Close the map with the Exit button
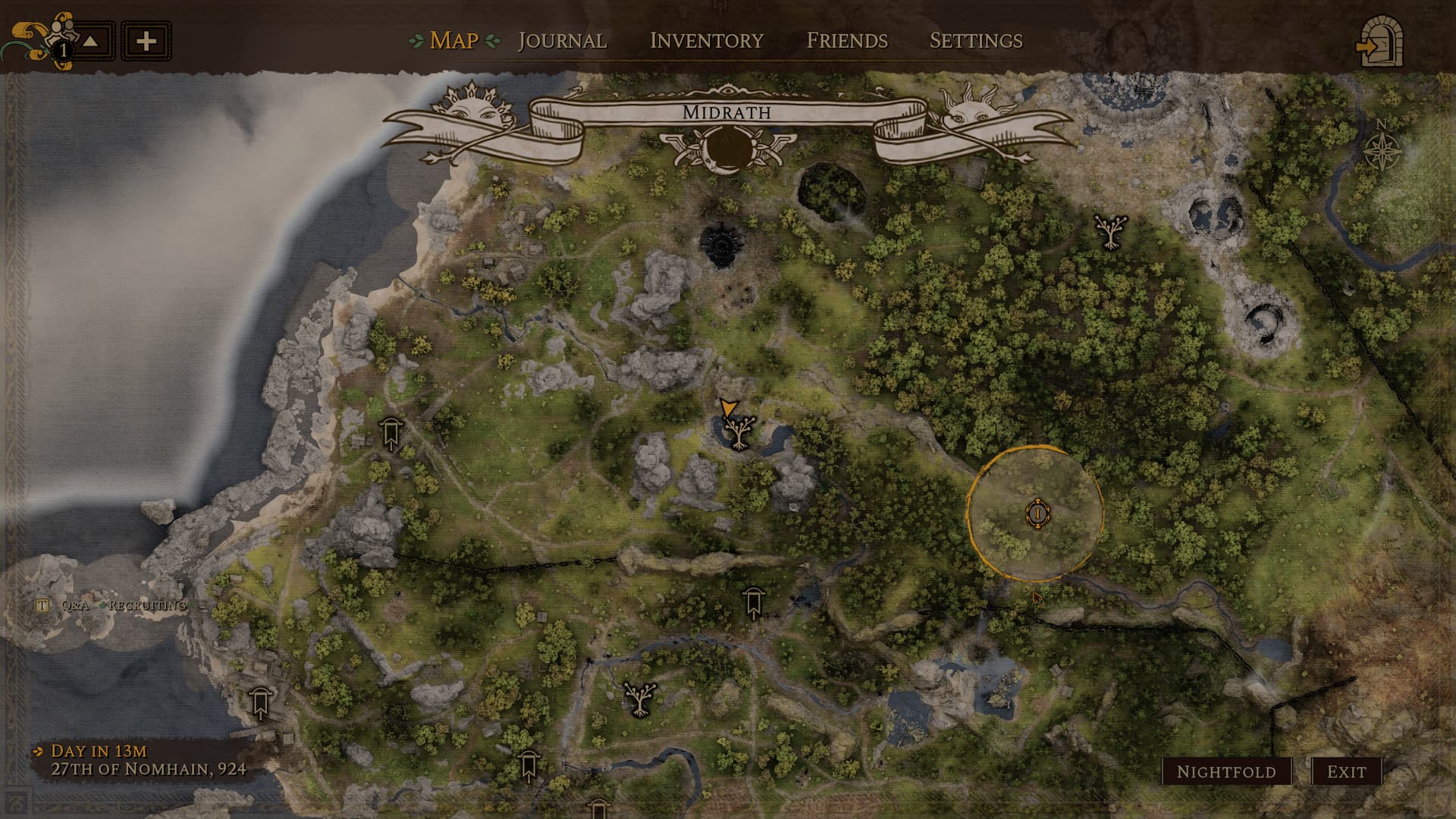Screen dimensions: 1456x819 [x=1346, y=772]
